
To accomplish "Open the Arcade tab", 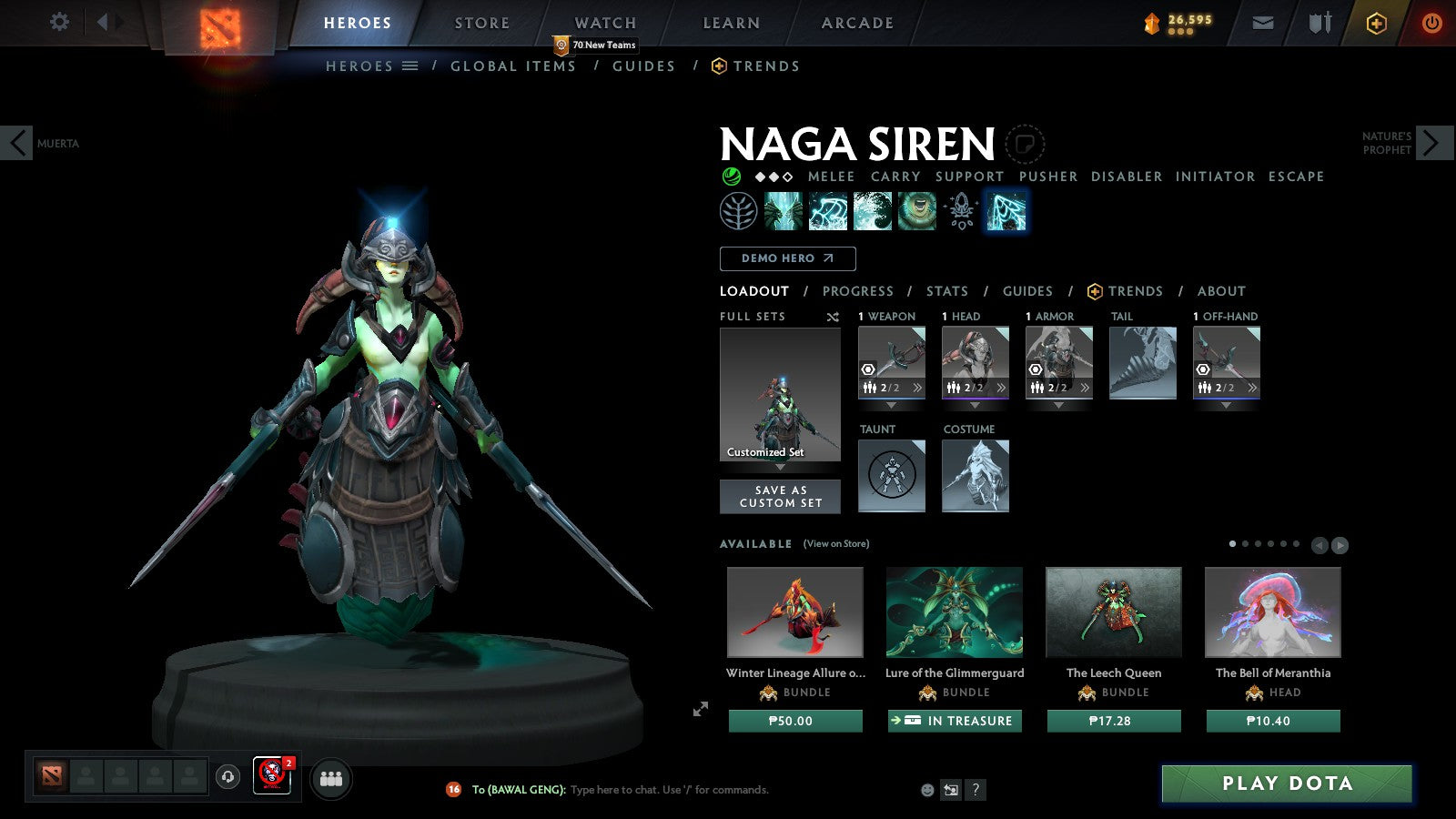I will tap(857, 23).
